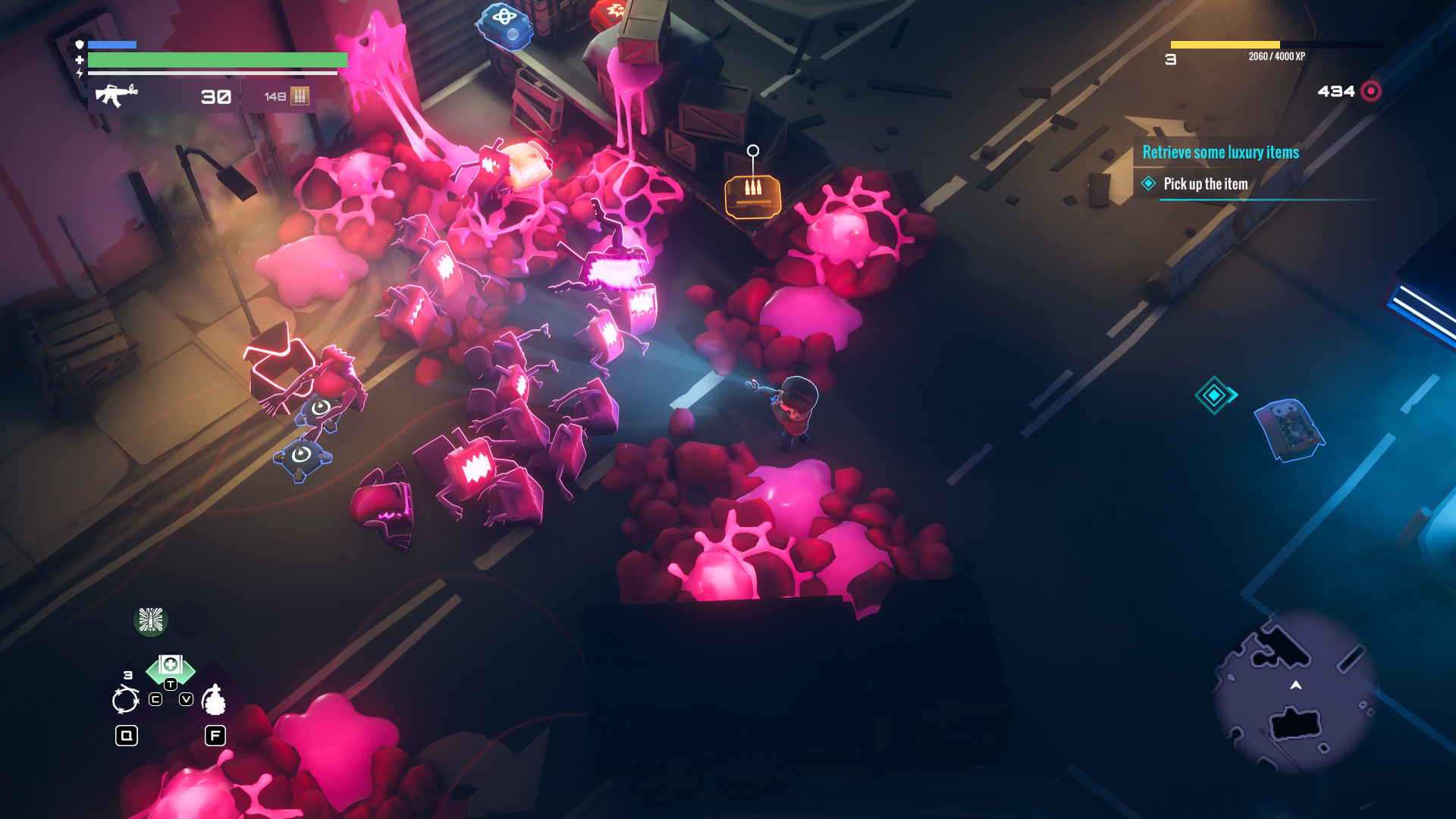This screenshot has width=1456, height=819.
Task: Click the lightning stamina icon
Action: (x=80, y=73)
